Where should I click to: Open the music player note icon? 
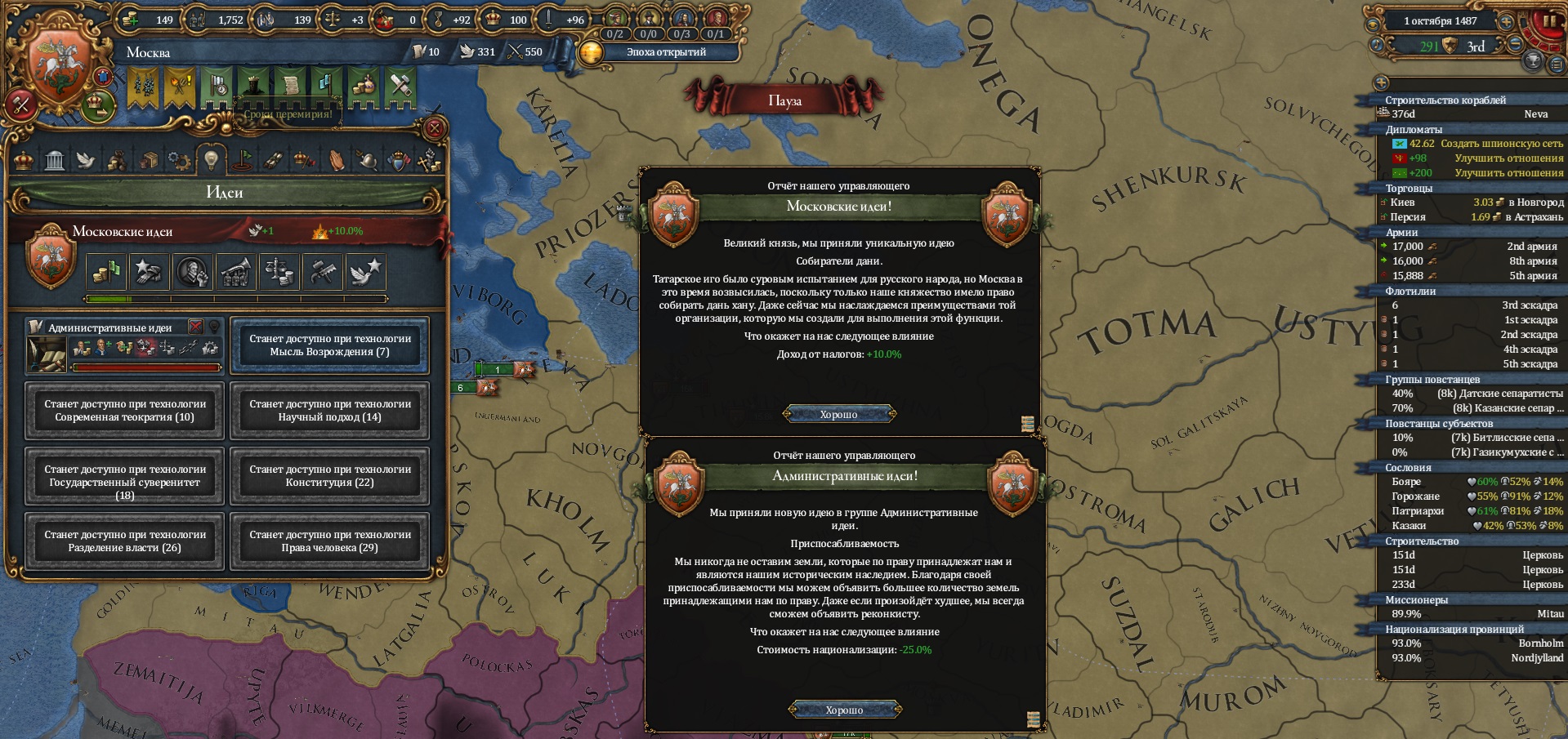tap(1378, 46)
